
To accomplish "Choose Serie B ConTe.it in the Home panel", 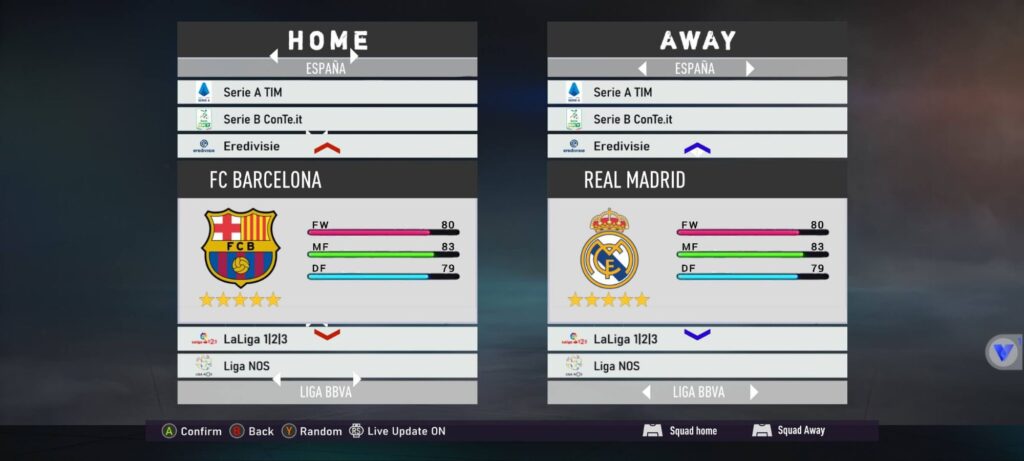I will pyautogui.click(x=327, y=119).
